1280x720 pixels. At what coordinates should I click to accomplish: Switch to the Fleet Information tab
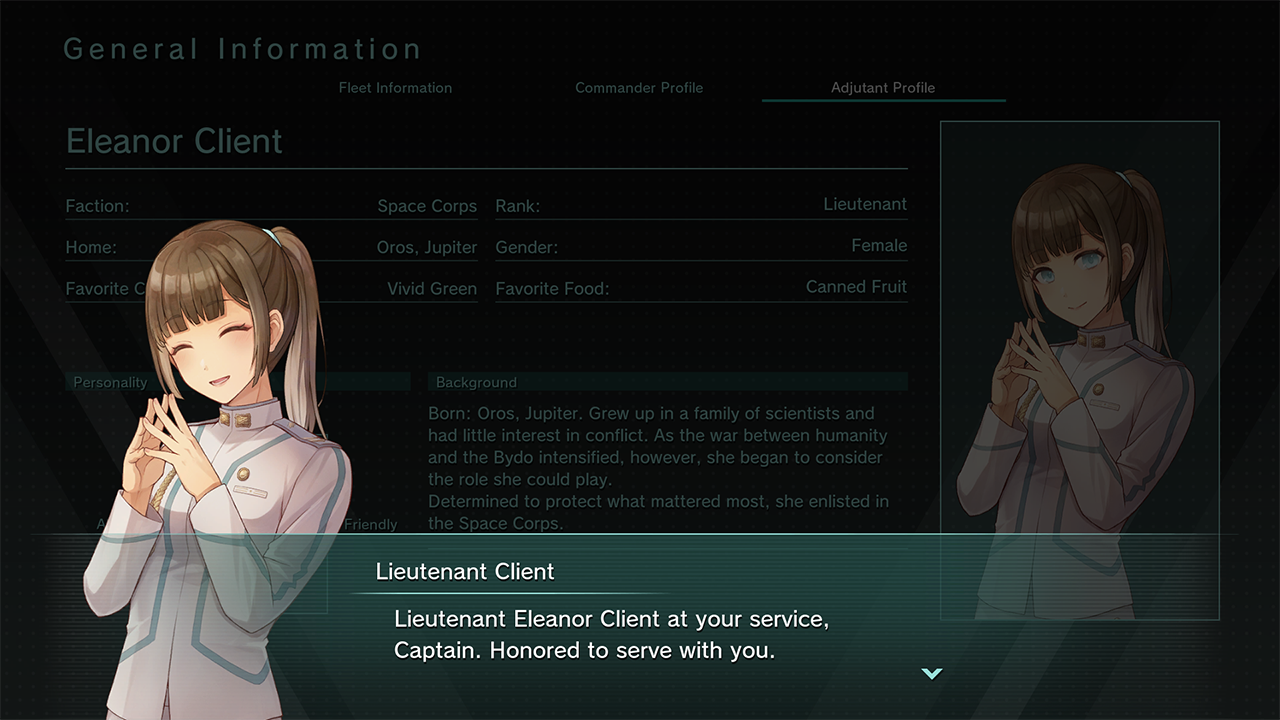point(395,88)
